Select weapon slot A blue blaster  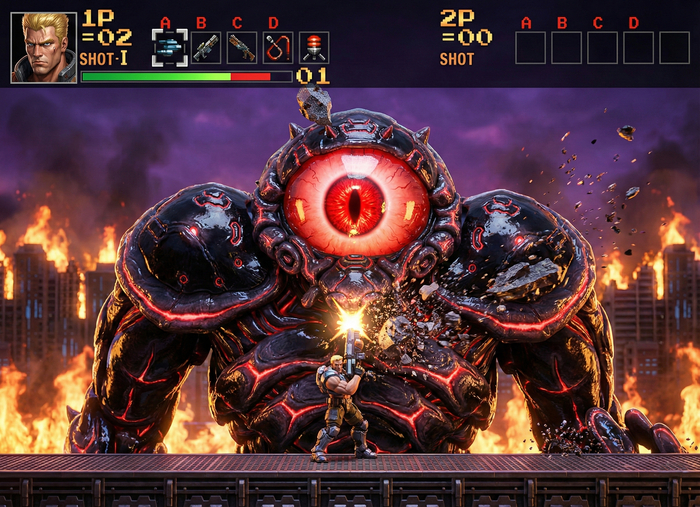point(169,47)
